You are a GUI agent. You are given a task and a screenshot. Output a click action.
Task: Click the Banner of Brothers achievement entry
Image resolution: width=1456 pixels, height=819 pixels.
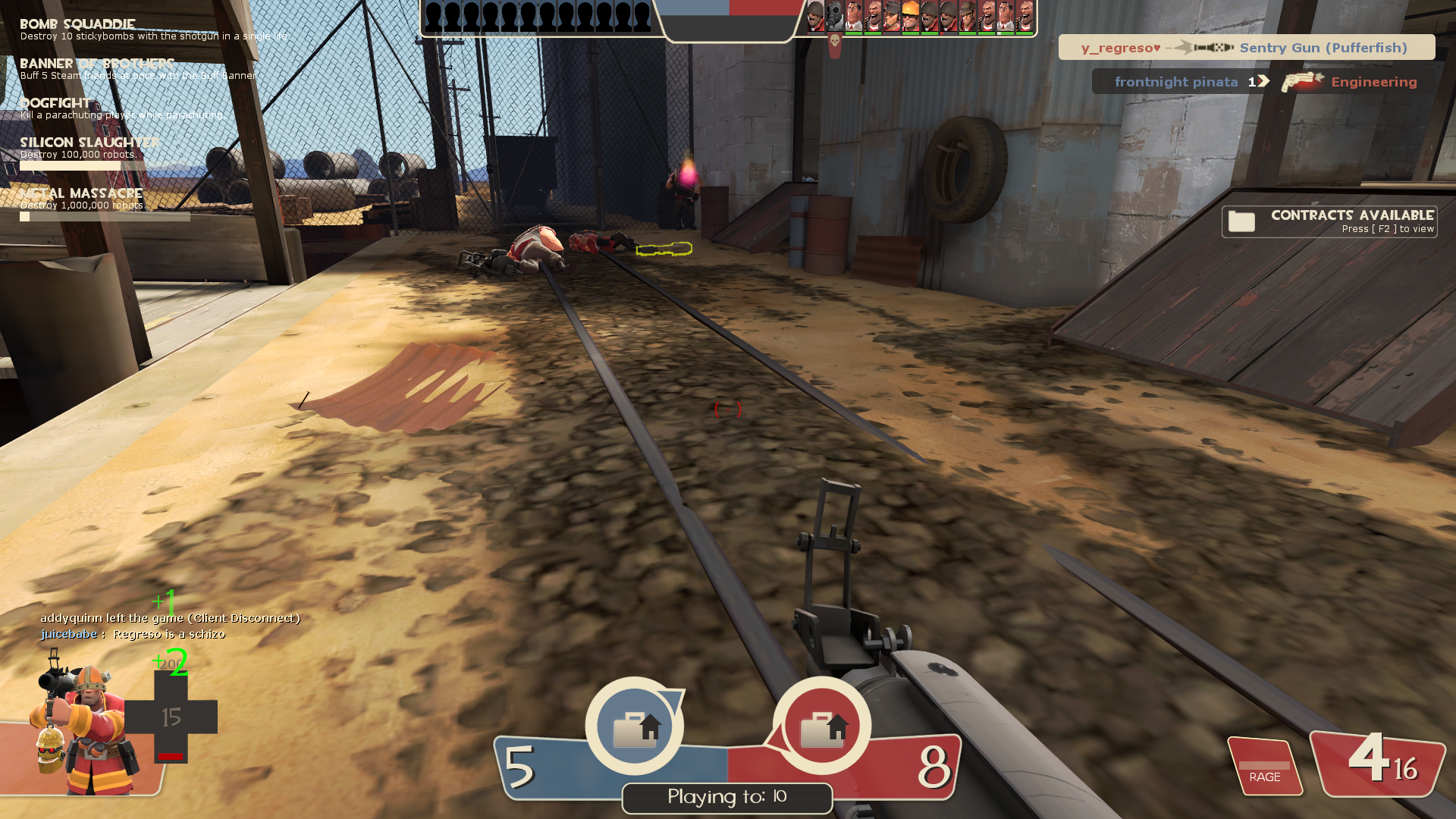(136, 69)
